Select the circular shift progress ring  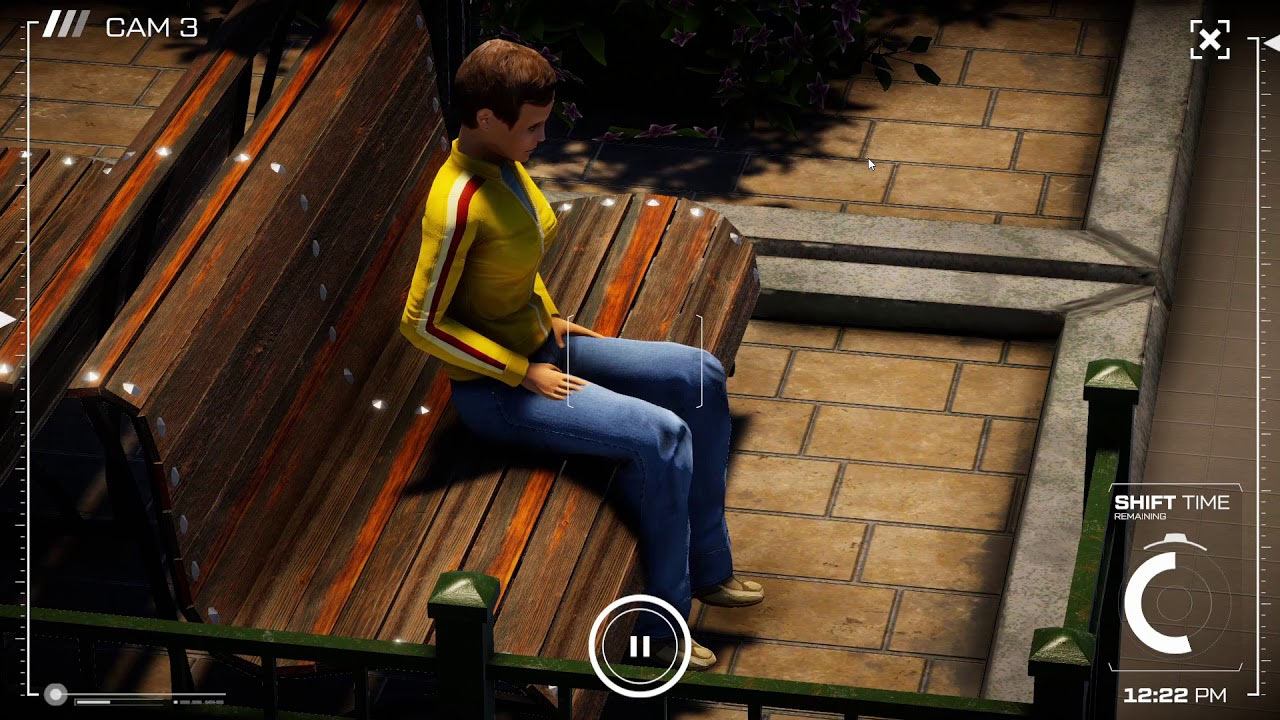click(1166, 600)
